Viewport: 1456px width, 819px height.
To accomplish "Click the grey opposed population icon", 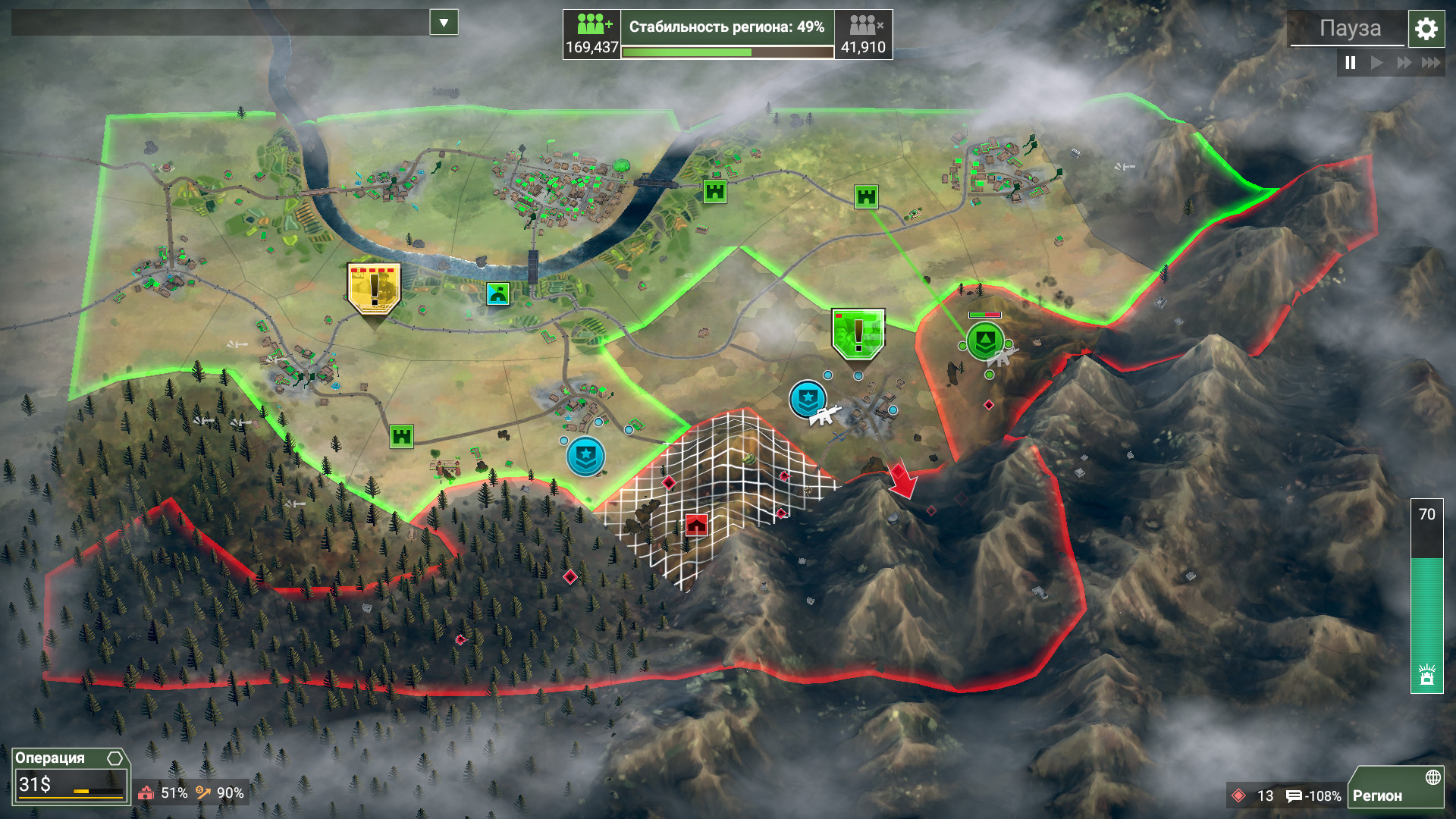I will coord(862,23).
